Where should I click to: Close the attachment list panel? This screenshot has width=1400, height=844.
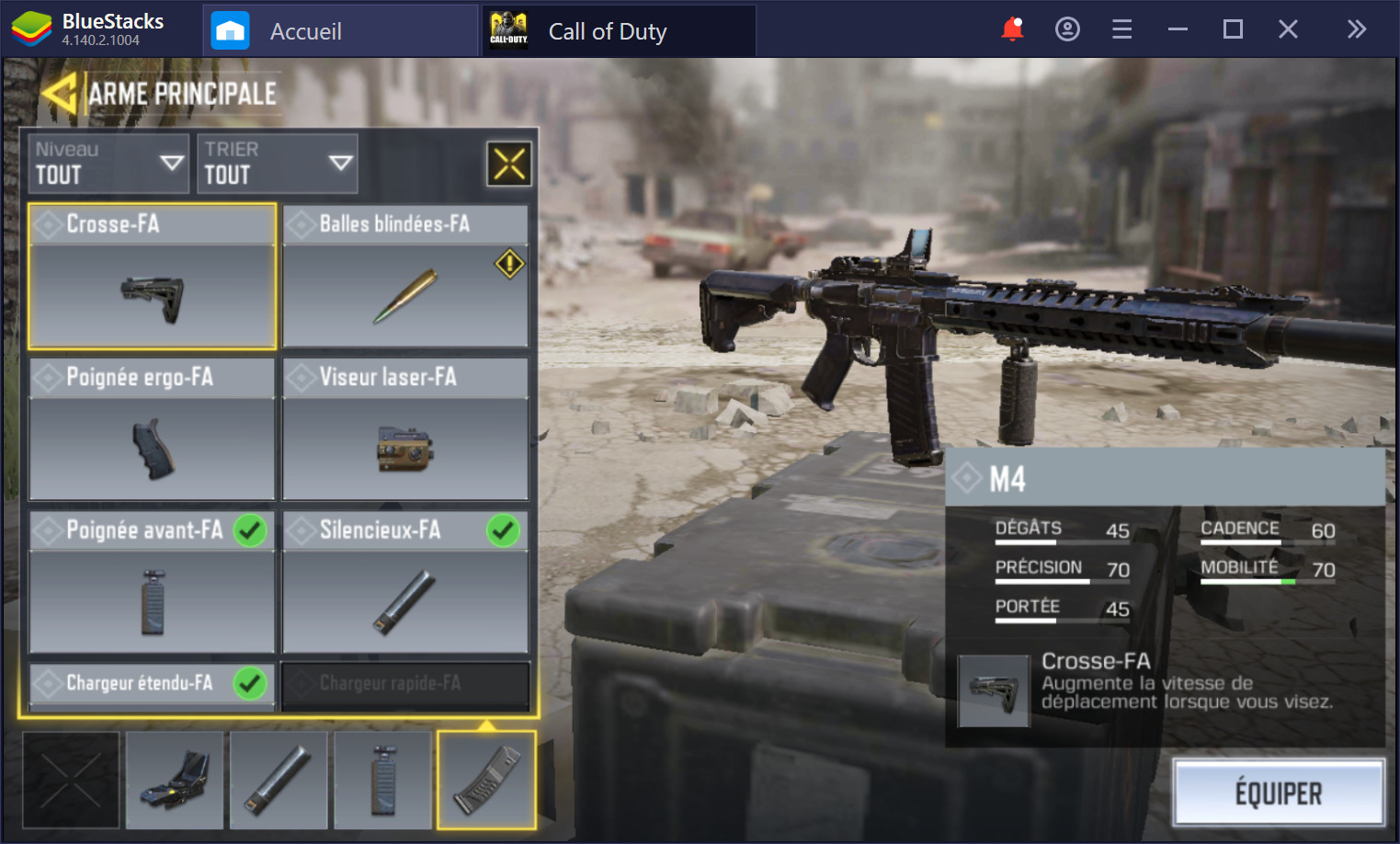pos(508,165)
